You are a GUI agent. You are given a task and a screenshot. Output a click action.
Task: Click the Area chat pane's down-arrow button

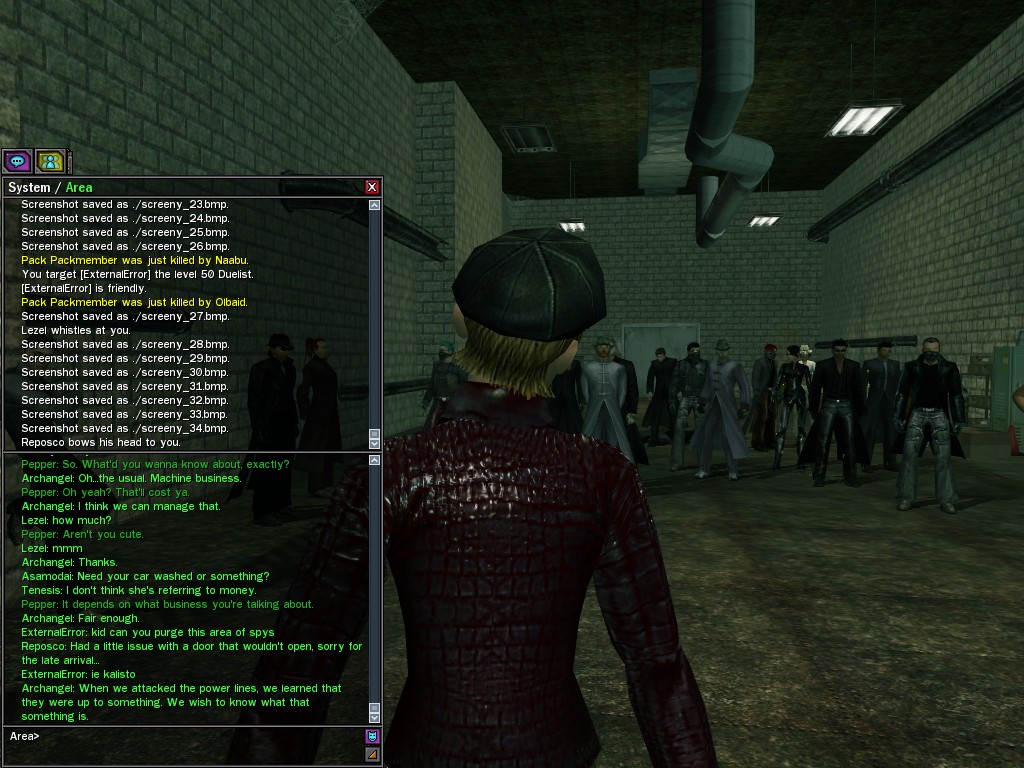coord(375,717)
